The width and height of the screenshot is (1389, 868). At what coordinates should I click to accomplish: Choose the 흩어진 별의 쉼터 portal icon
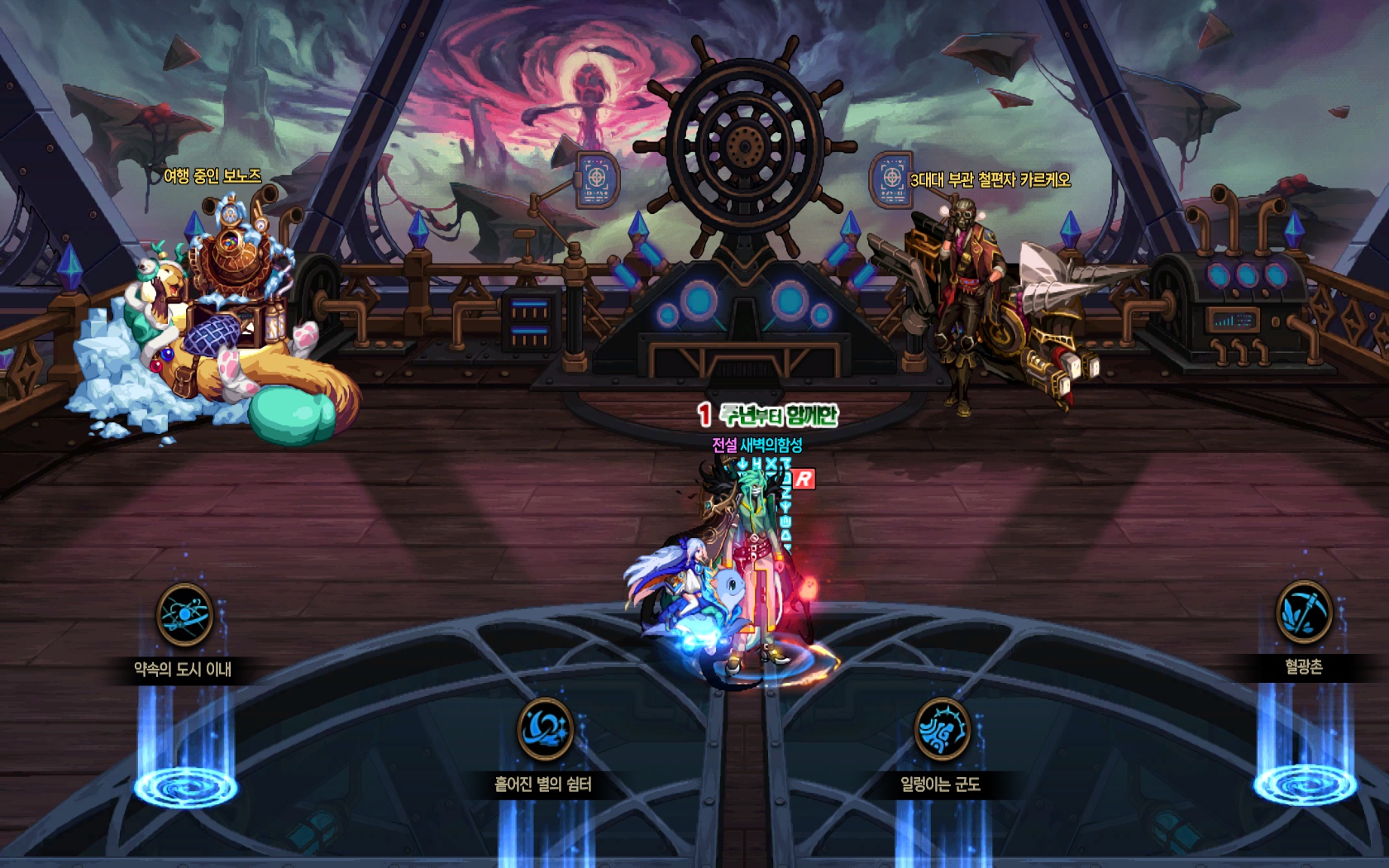pos(545,729)
